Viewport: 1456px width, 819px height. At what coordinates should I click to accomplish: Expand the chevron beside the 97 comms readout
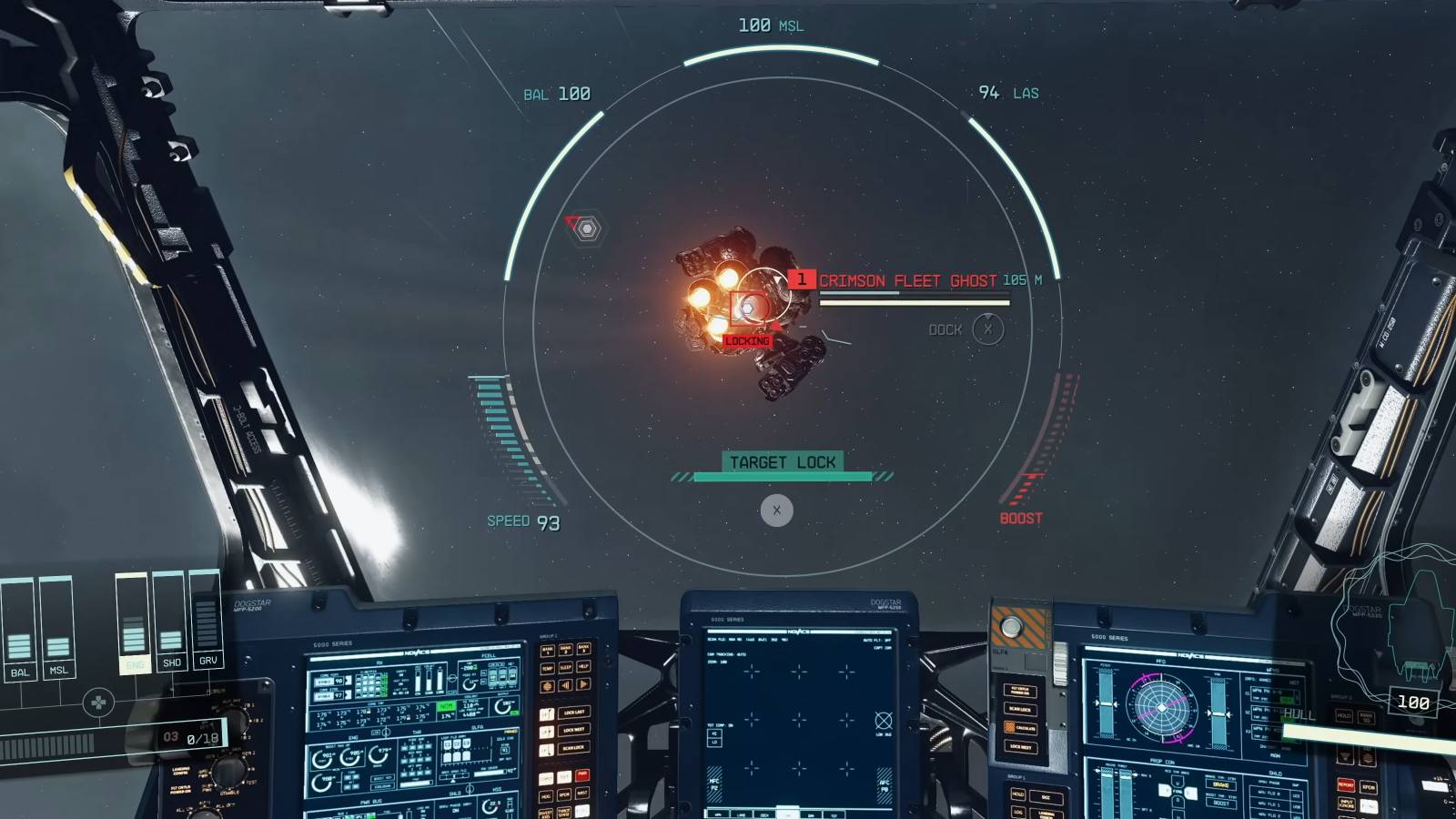pyautogui.click(x=348, y=695)
